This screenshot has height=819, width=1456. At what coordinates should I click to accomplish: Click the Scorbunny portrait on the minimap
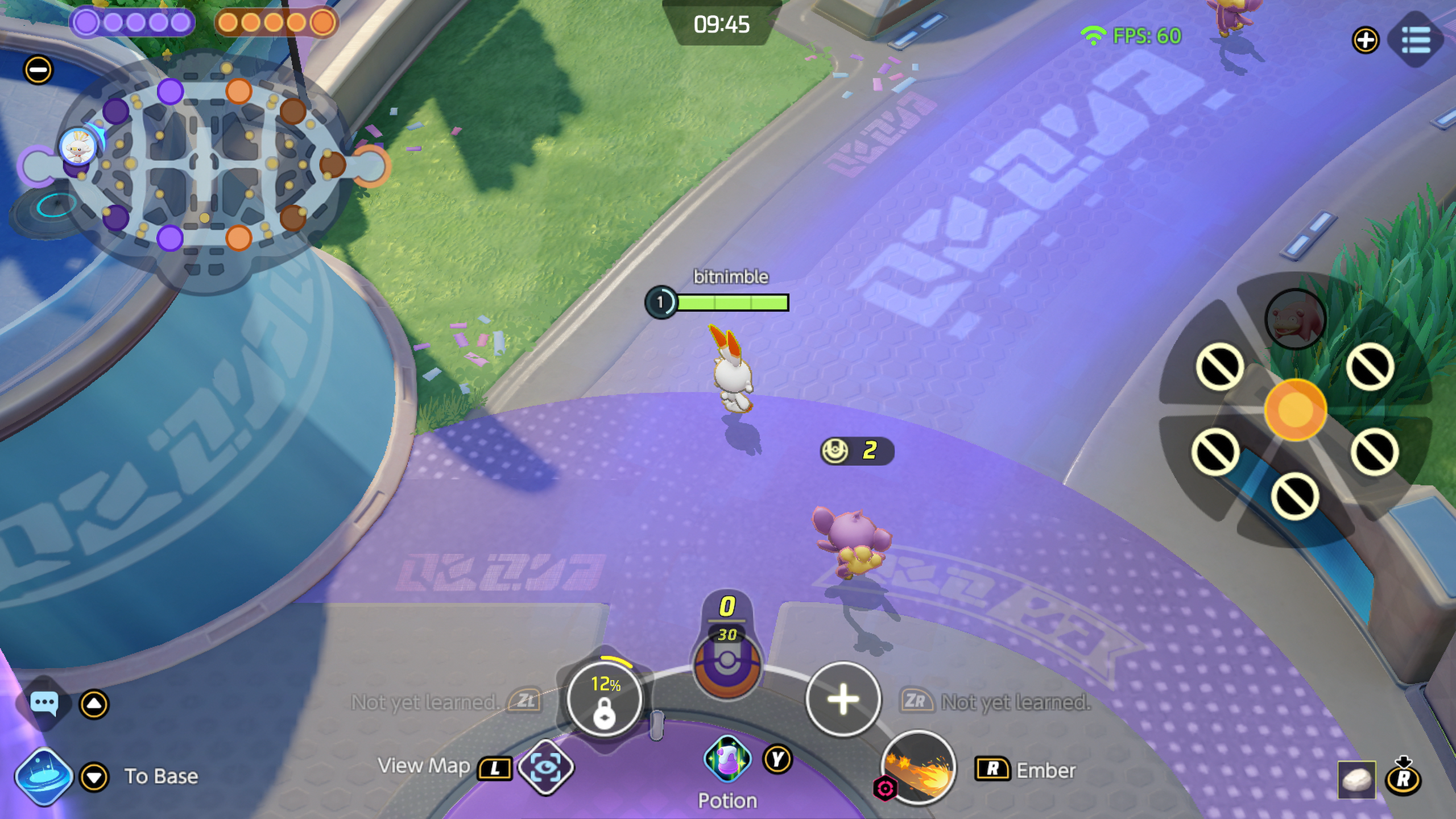coord(78,146)
